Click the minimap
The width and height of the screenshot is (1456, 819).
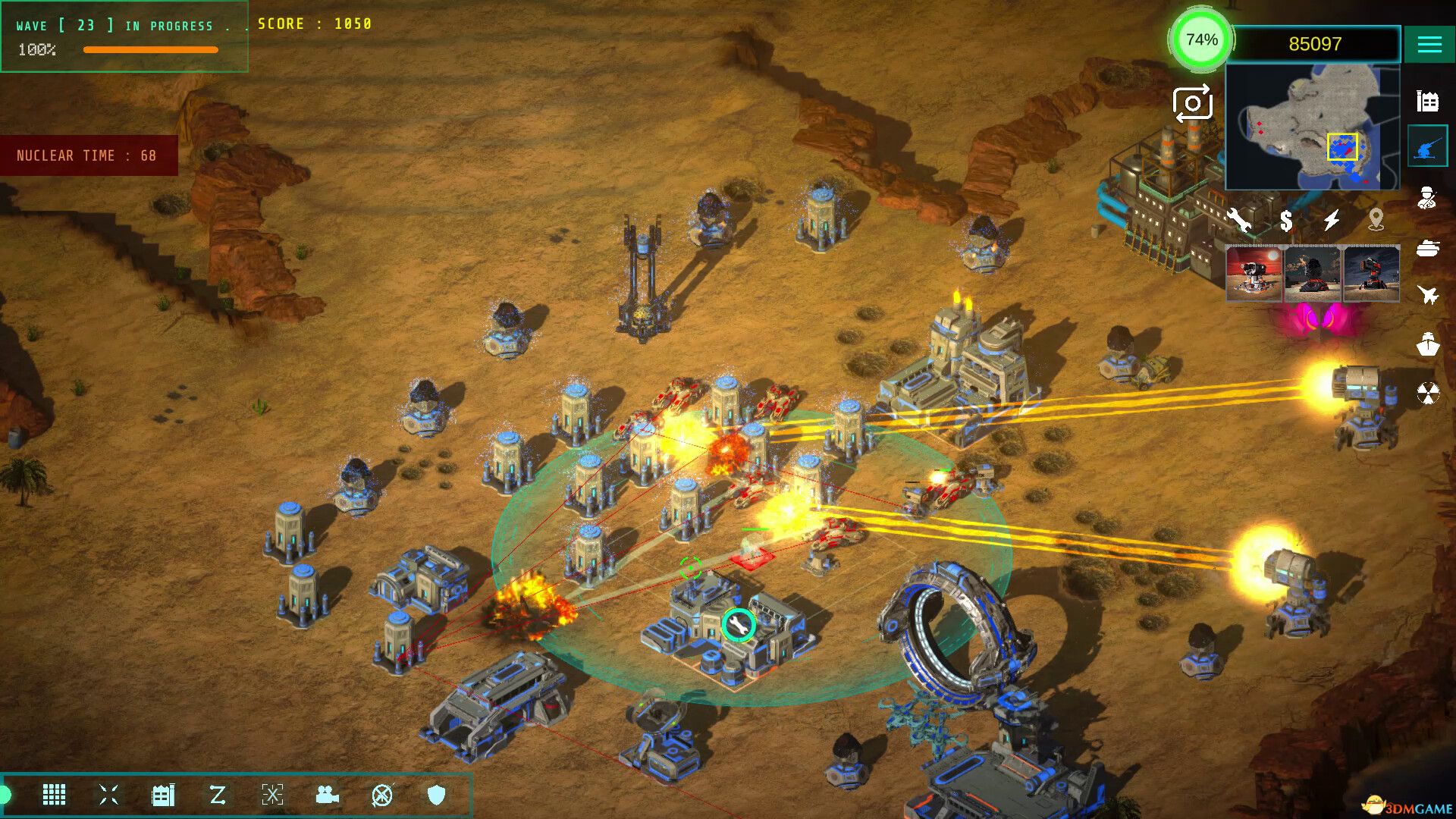[1312, 127]
